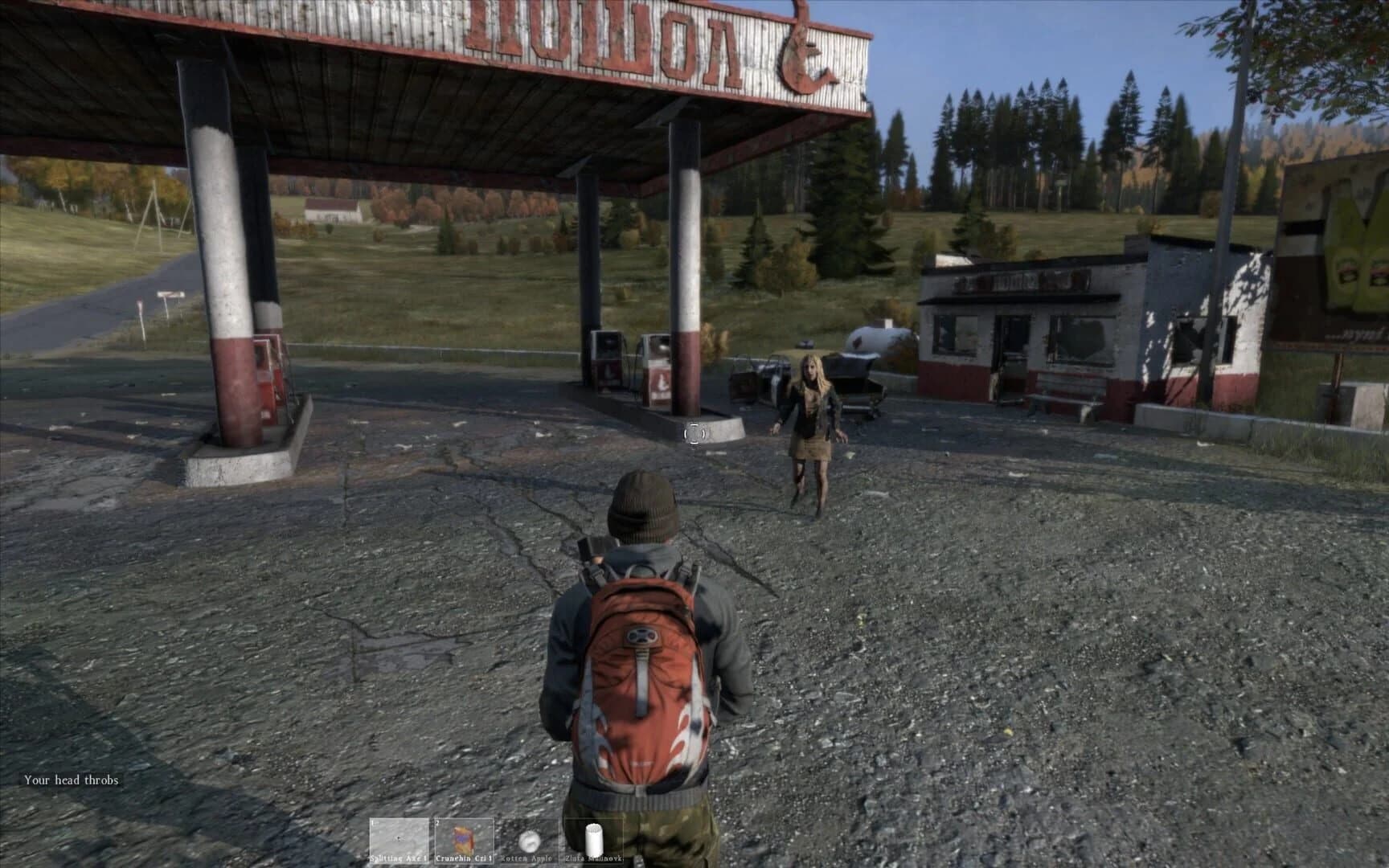Screen dimensions: 1389x868
Task: Select the 'Your head throbs' status message
Action: coord(71,779)
